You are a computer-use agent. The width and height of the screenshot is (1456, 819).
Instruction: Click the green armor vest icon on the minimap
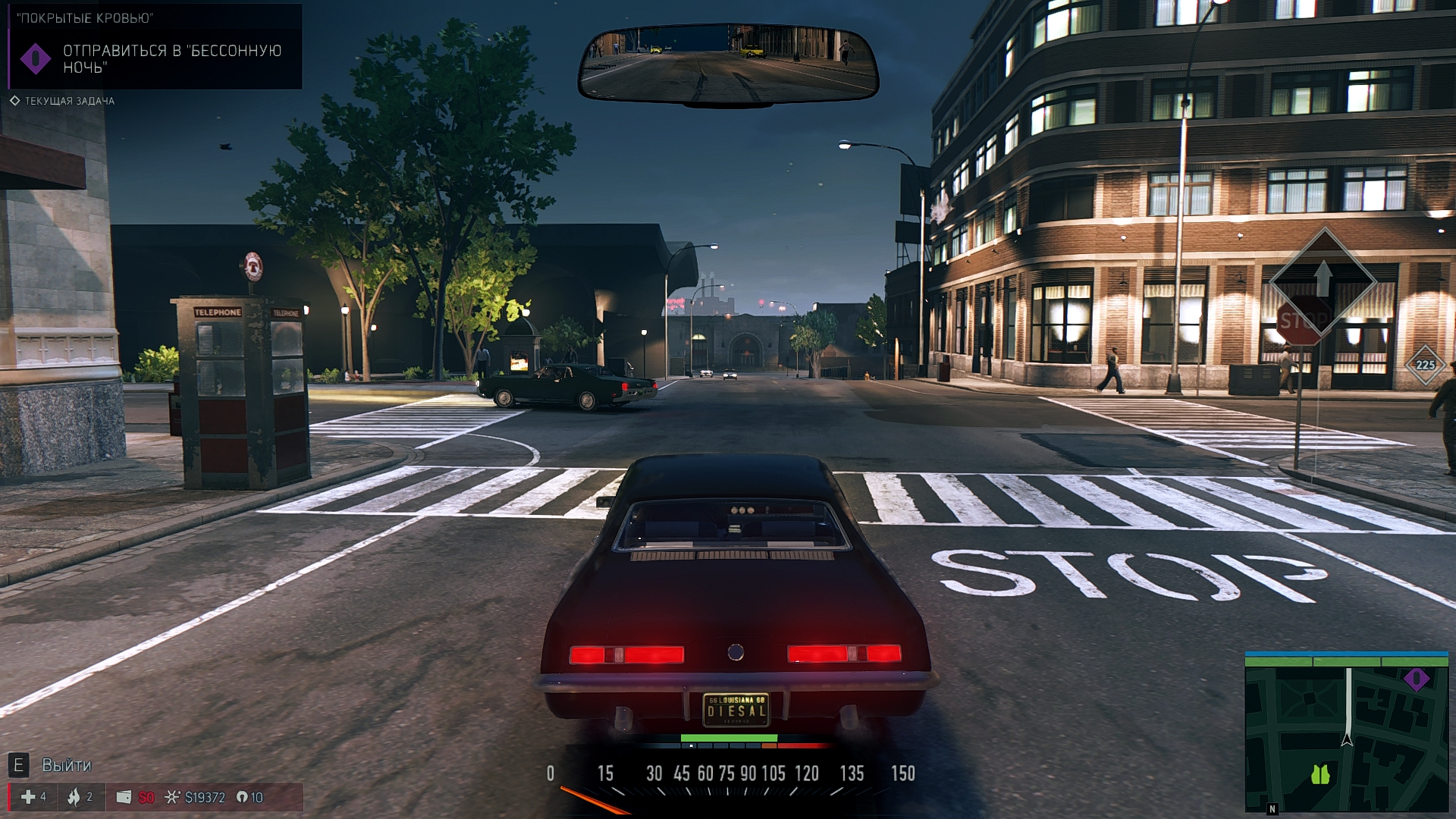(x=1320, y=774)
